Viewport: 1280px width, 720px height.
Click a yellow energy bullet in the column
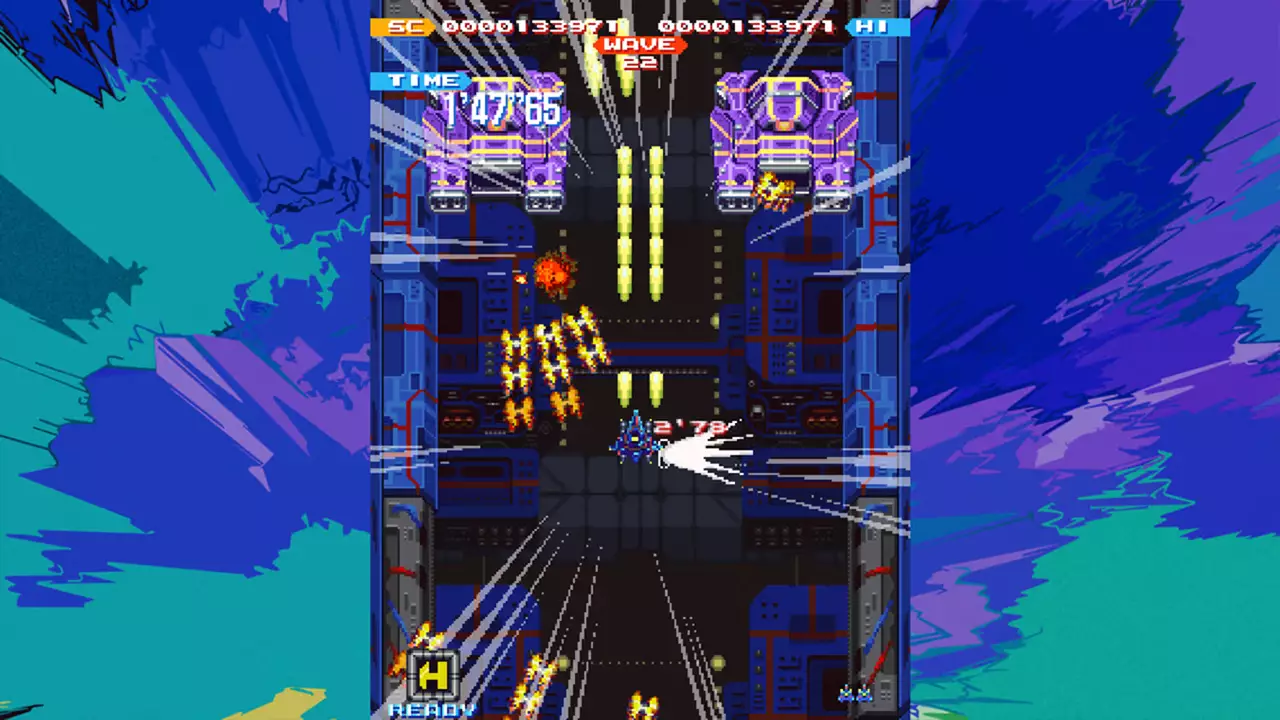(625, 220)
